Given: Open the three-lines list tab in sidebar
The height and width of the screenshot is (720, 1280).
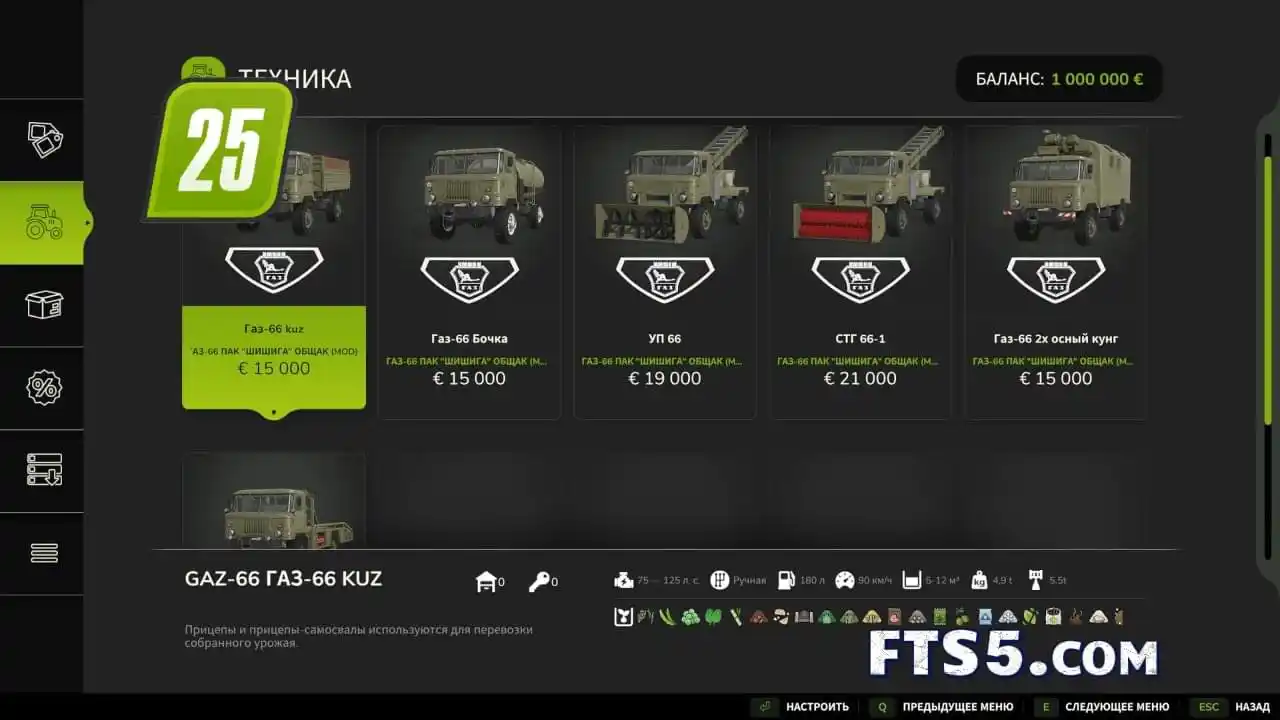Looking at the screenshot, I should (x=44, y=553).
